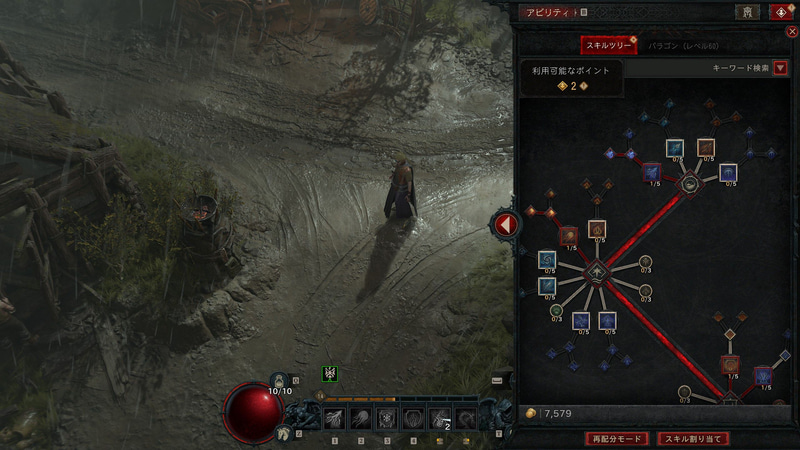Image resolution: width=800 pixels, height=450 pixels.
Task: Close the abilities panel with the X
Action: point(792,32)
